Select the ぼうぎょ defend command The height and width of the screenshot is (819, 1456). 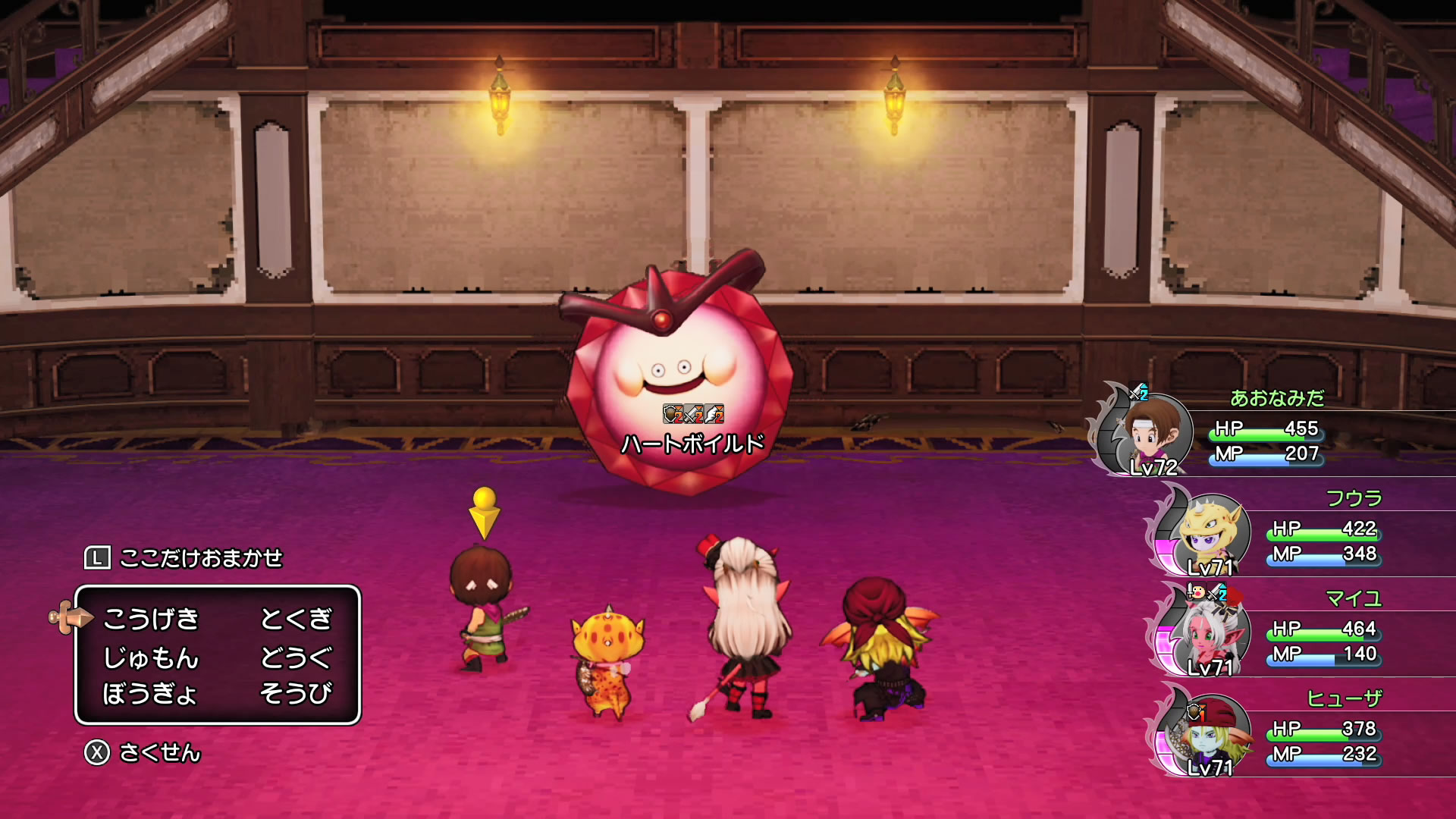149,693
